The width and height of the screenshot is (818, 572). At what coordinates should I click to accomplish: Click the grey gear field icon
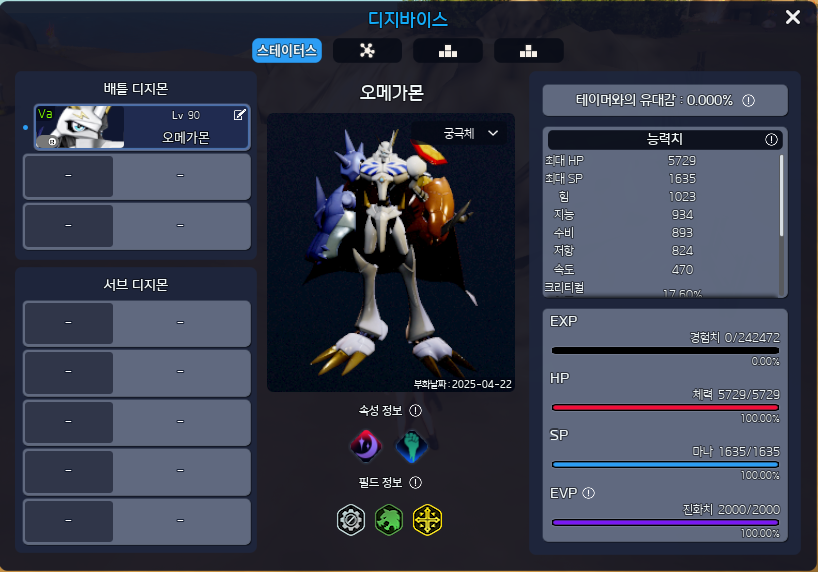coord(351,519)
